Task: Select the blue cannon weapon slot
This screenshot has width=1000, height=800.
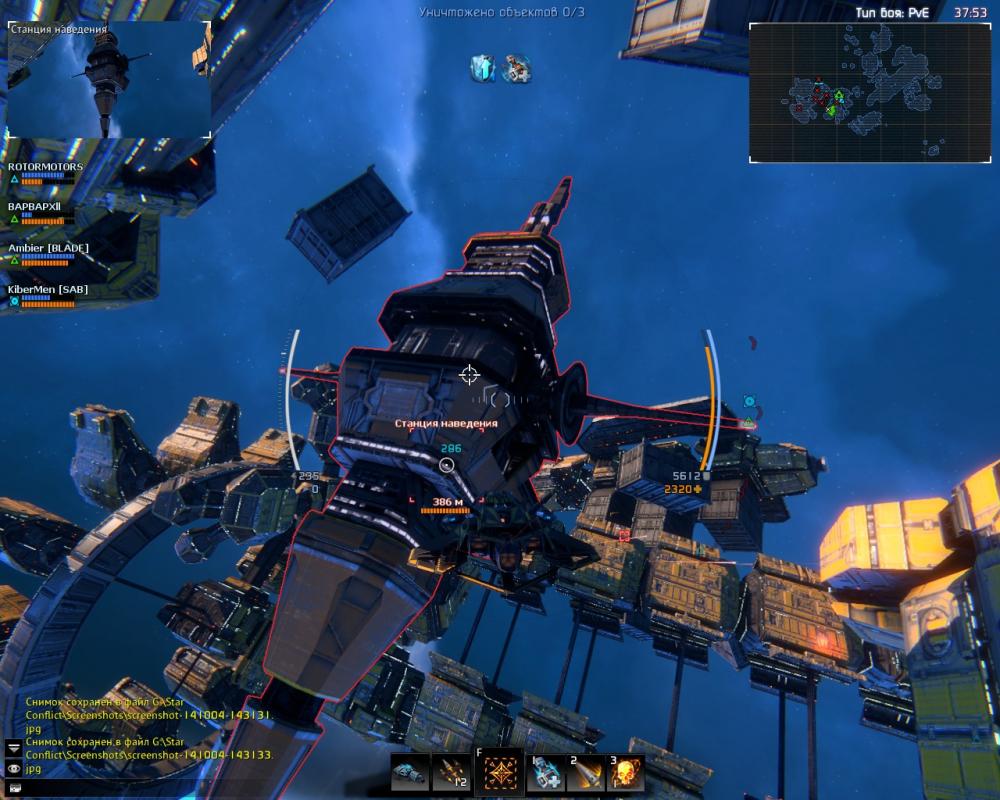Action: [x=408, y=773]
